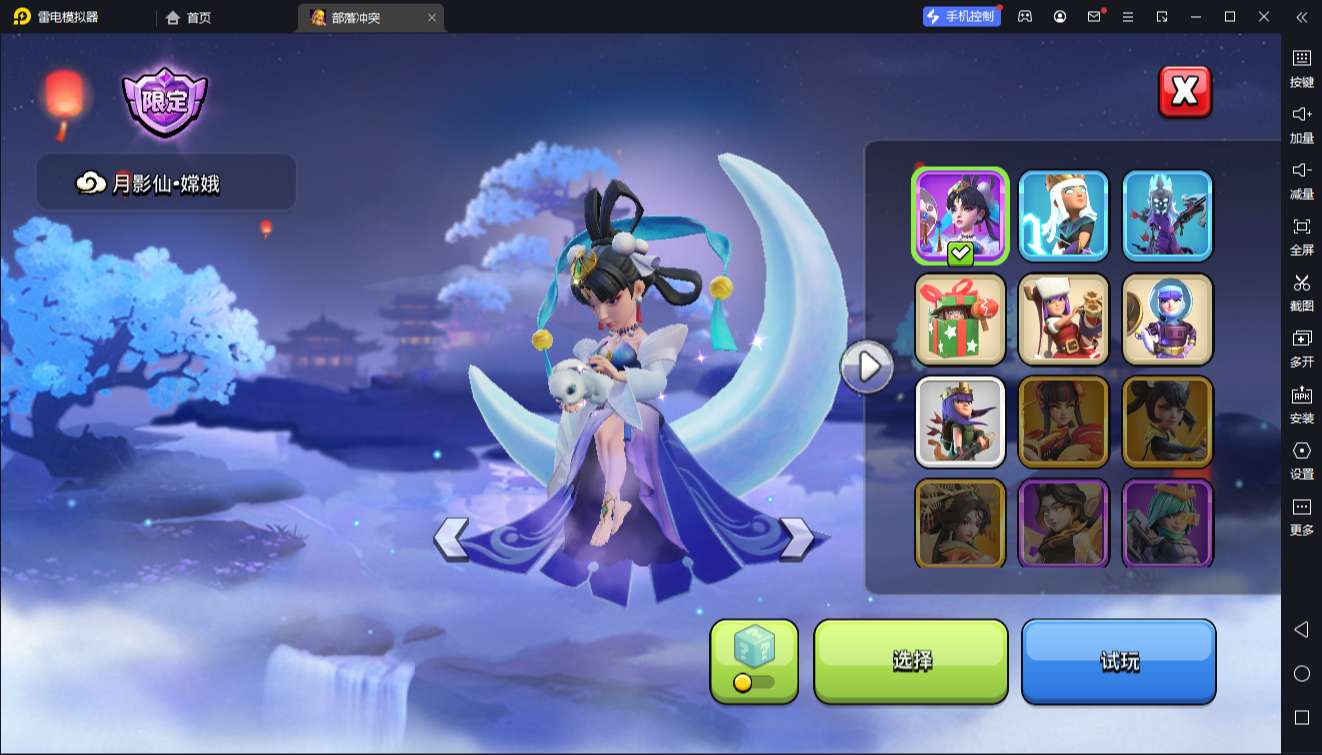The image size is (1322, 755).
Task: Close the skin selection screen
Action: point(1184,92)
